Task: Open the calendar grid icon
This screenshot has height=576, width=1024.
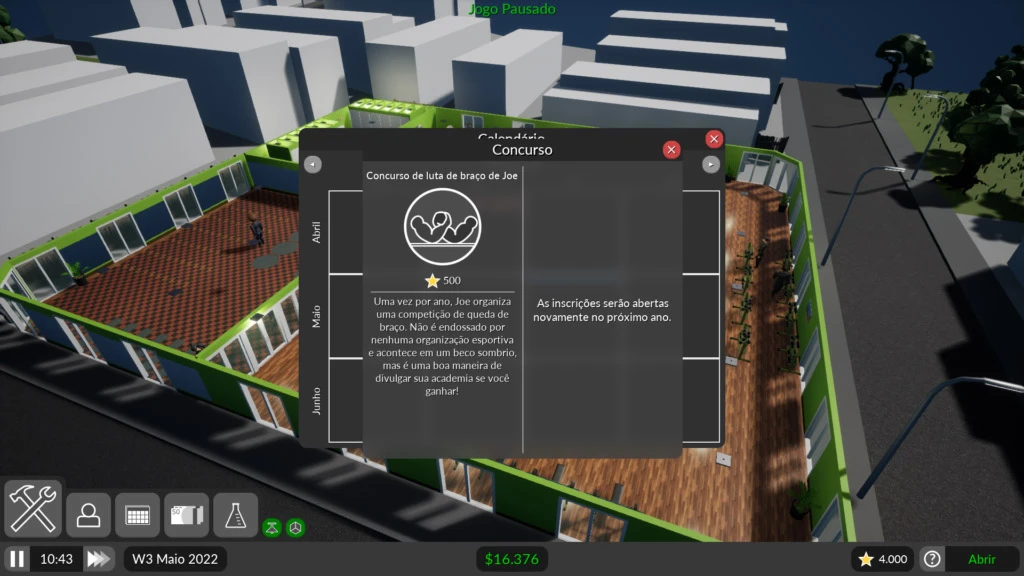Action: (138, 515)
